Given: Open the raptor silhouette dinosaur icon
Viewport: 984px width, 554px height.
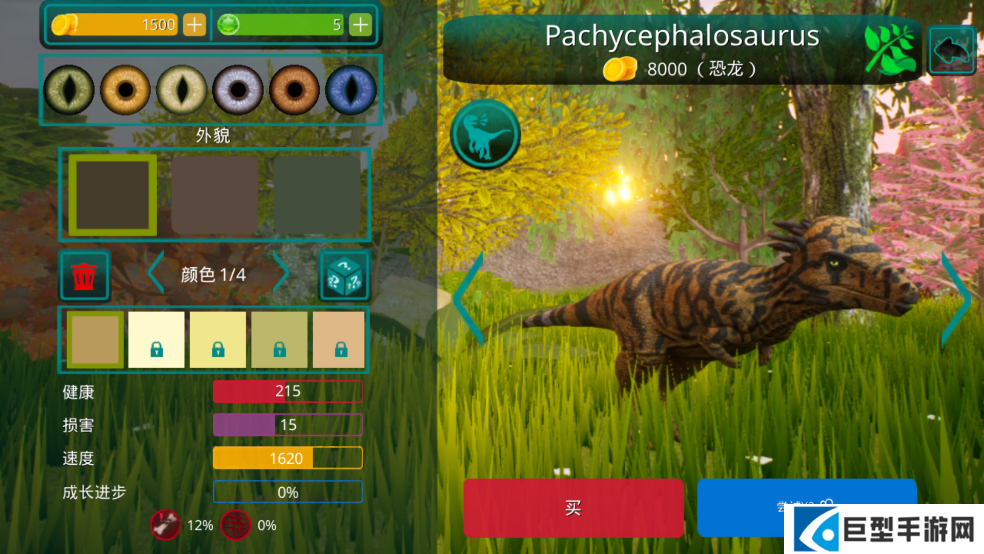Looking at the screenshot, I should [485, 134].
